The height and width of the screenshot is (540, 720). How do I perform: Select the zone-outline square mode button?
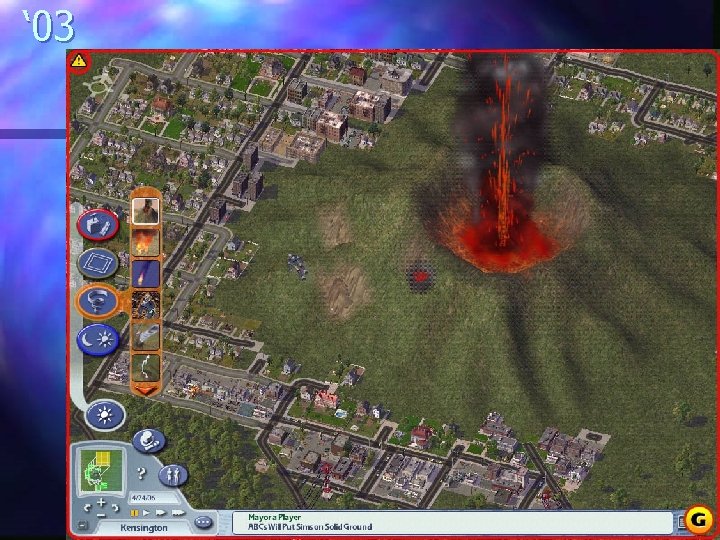(97, 263)
